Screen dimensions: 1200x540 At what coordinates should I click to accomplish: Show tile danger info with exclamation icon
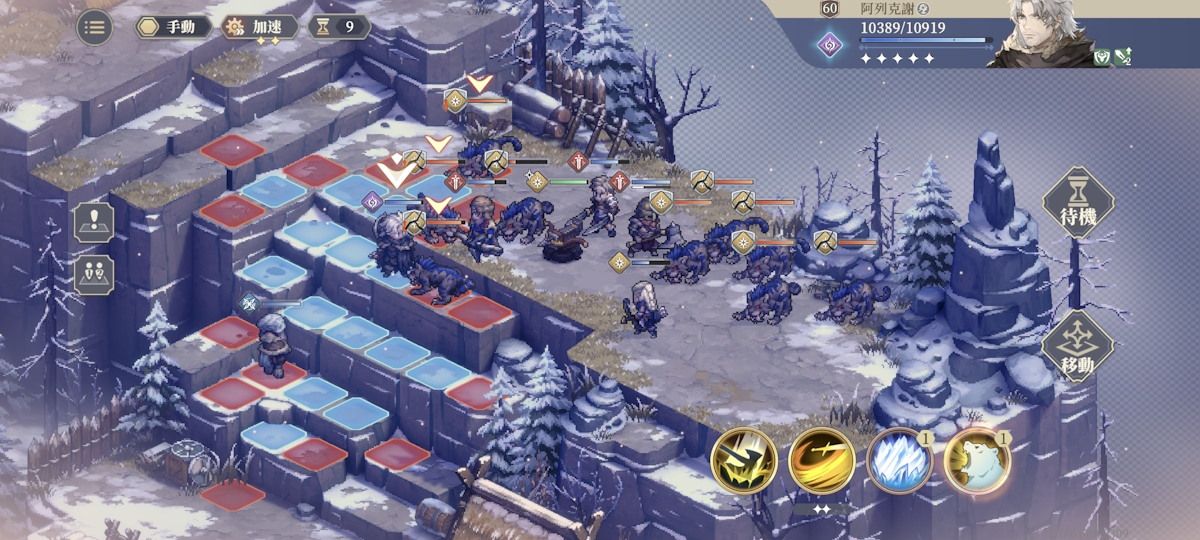pos(94,222)
